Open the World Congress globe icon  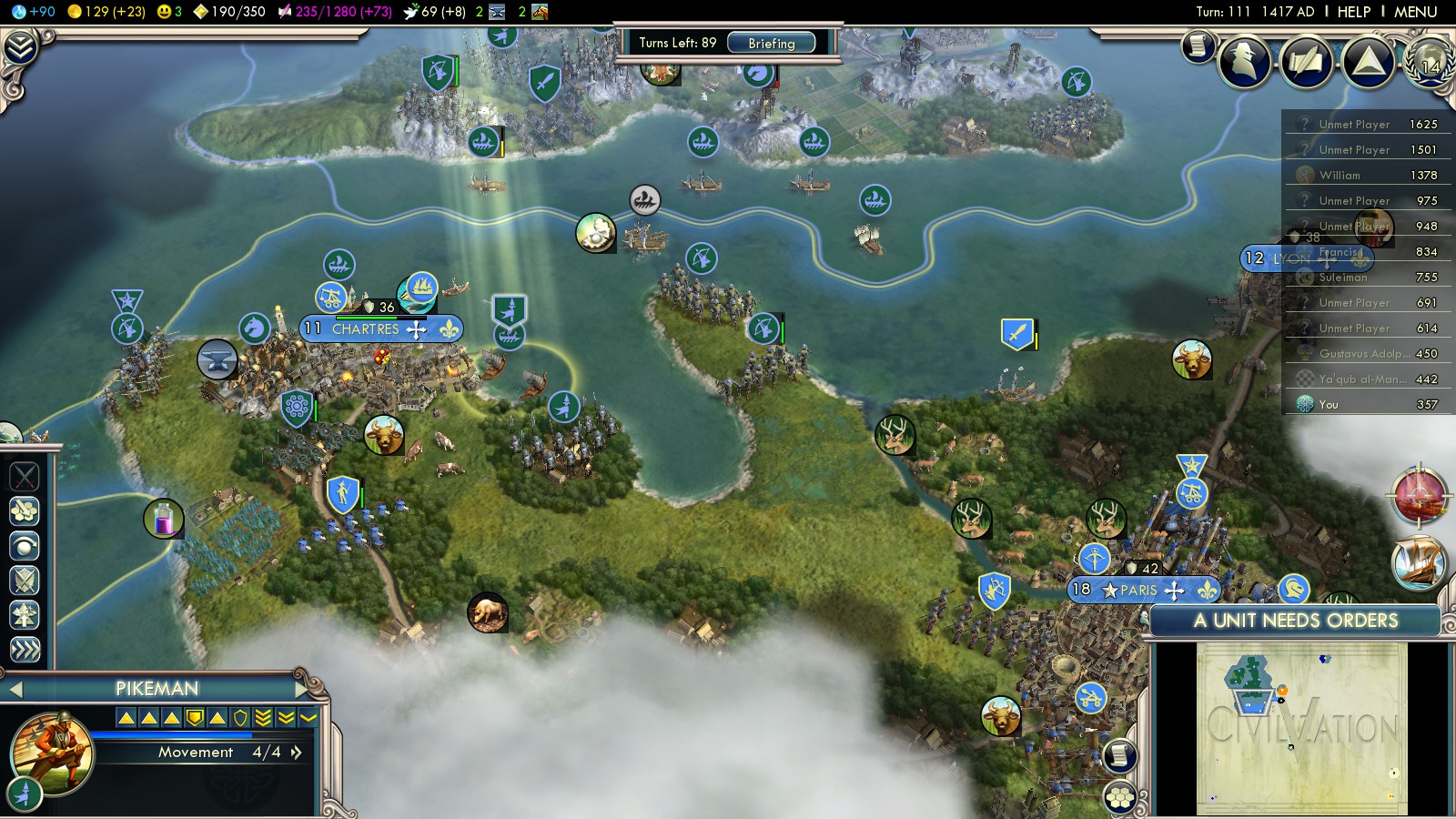pyautogui.click(x=1430, y=61)
